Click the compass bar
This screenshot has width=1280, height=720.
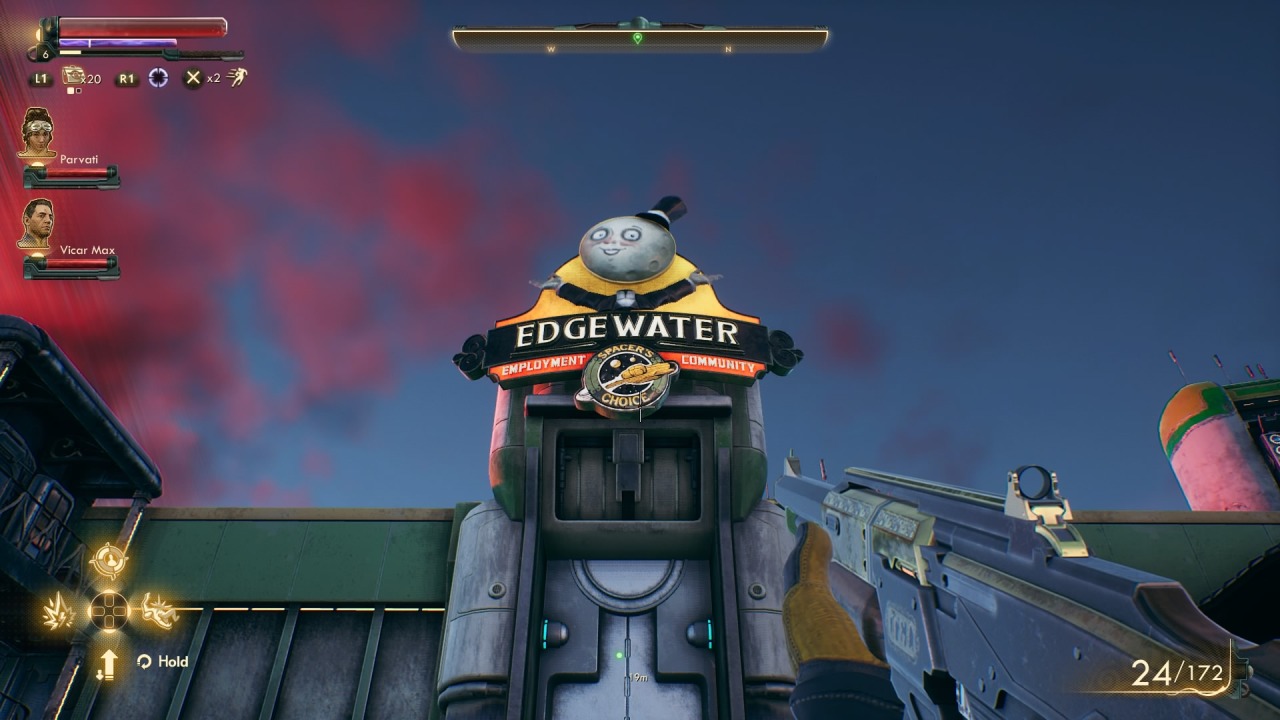coord(640,39)
